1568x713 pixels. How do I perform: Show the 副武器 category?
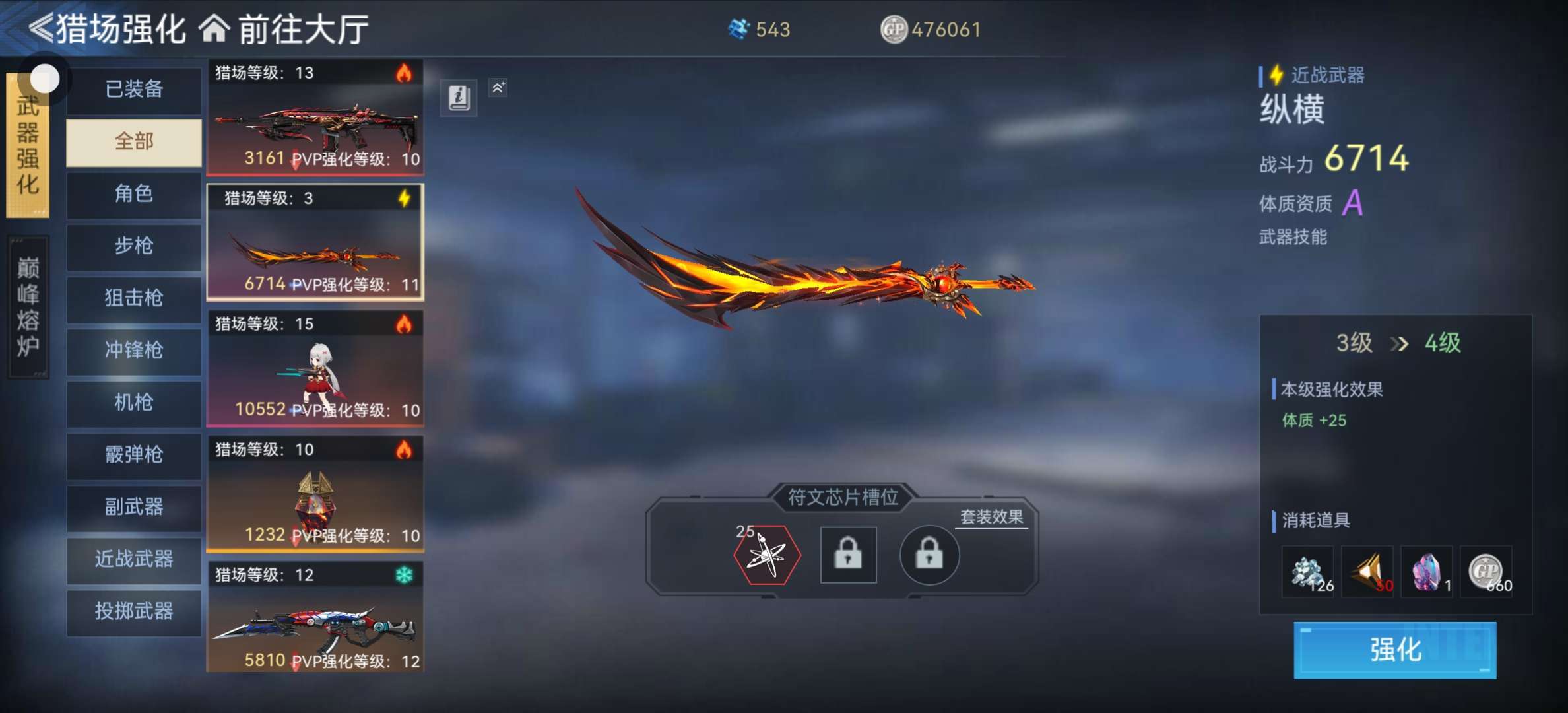pyautogui.click(x=134, y=506)
